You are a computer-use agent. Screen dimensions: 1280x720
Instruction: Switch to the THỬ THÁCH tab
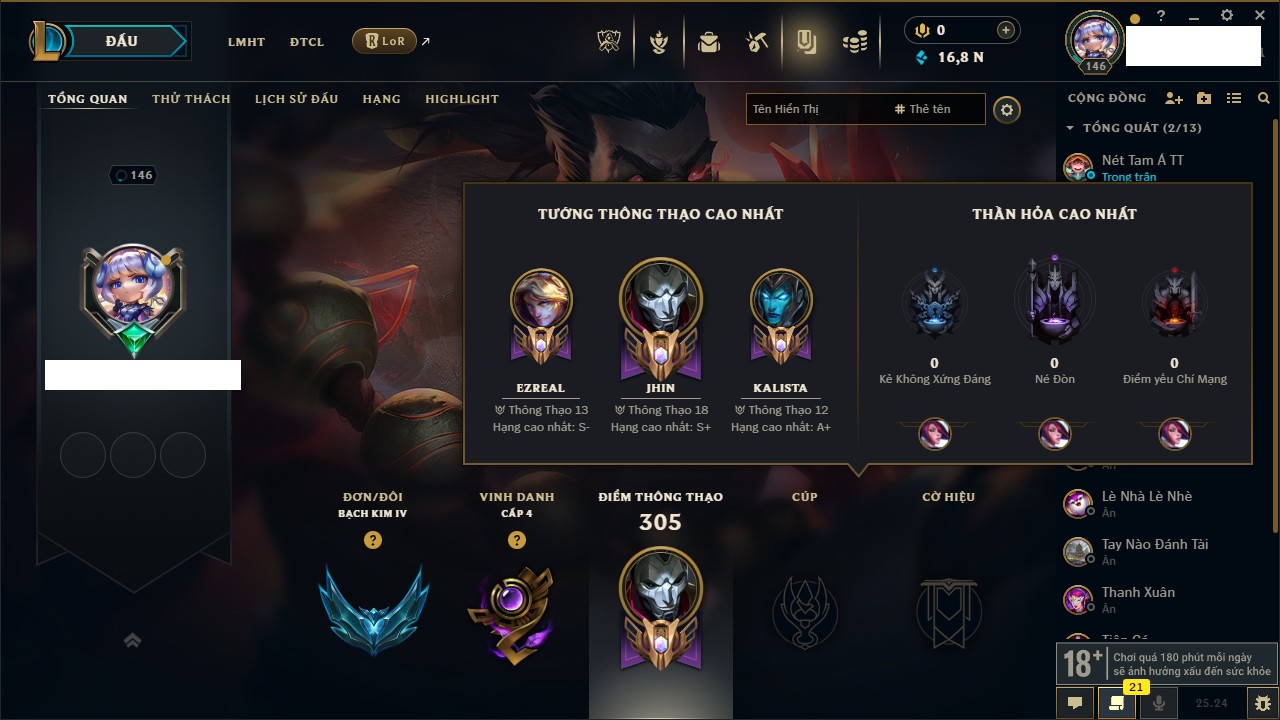(x=191, y=99)
